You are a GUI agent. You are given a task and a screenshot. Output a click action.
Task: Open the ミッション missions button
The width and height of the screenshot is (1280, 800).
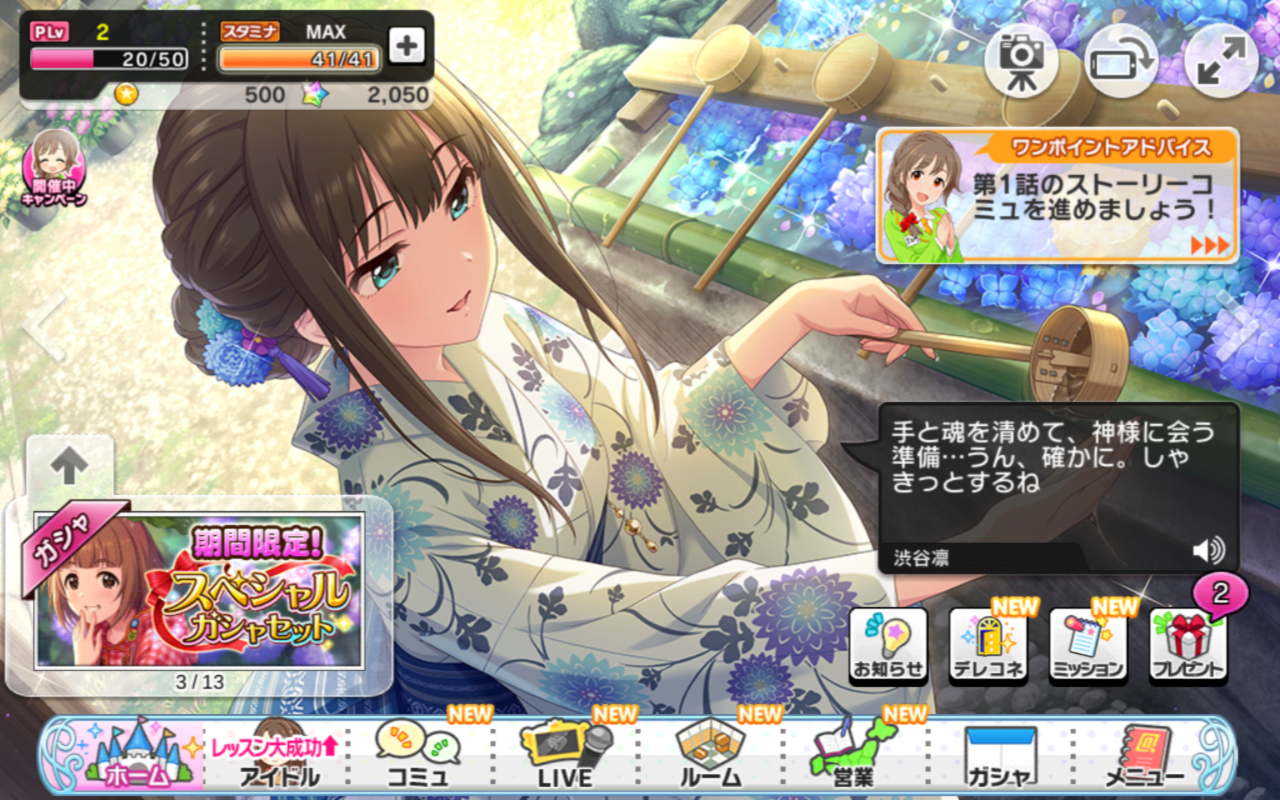point(1088,646)
